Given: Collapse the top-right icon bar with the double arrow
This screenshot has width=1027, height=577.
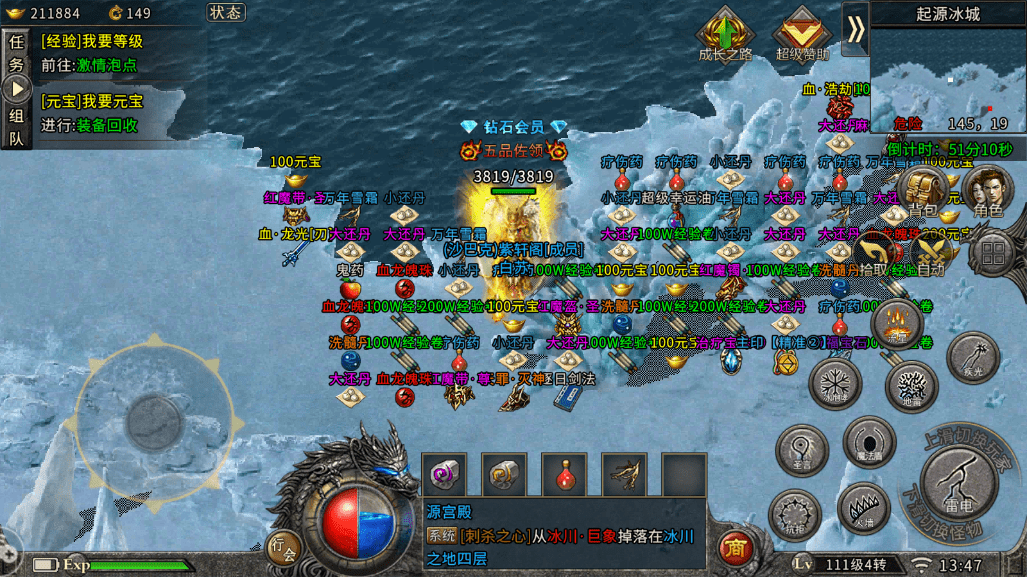Looking at the screenshot, I should pos(855,29).
